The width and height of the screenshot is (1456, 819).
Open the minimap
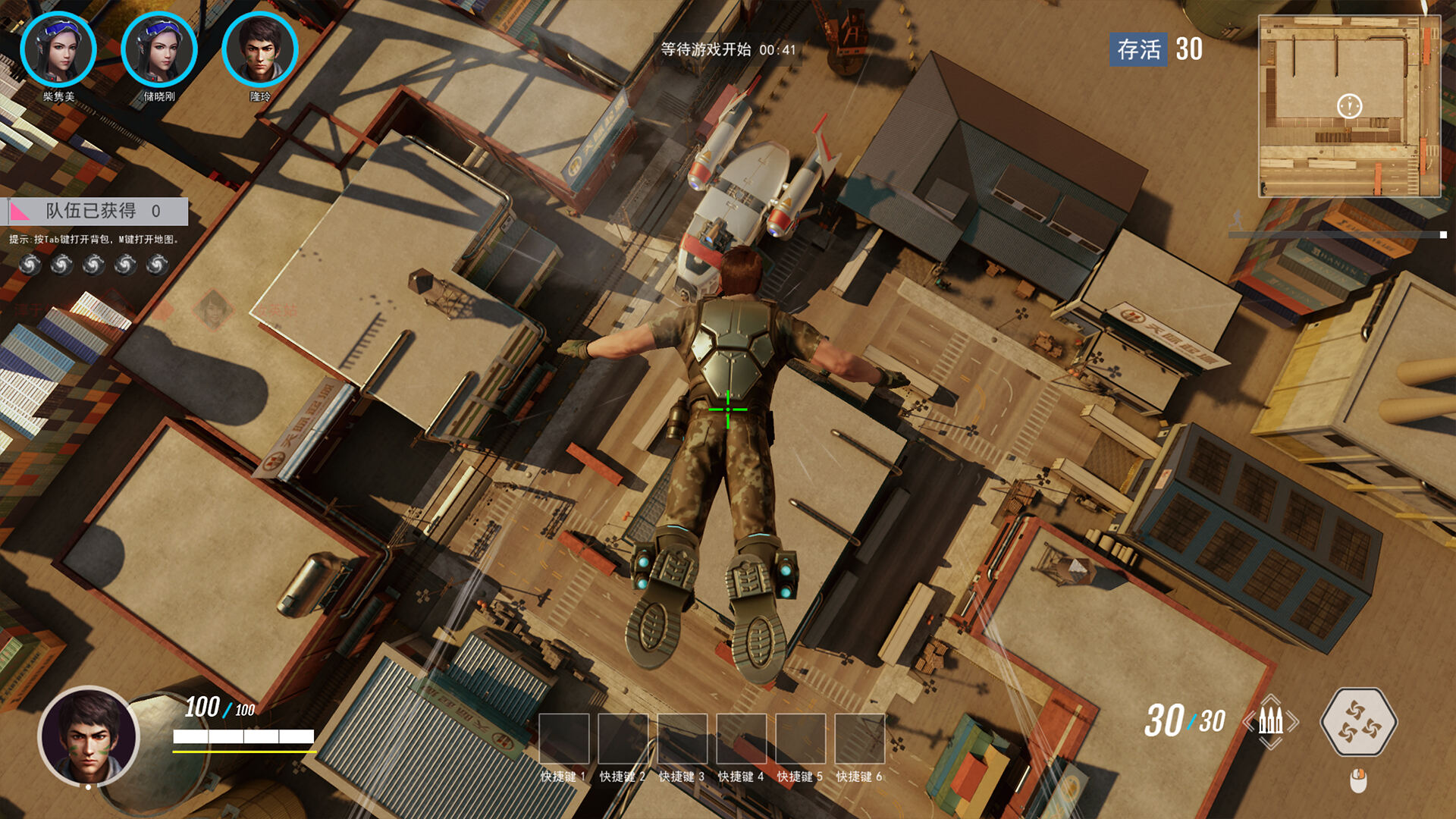click(1349, 106)
